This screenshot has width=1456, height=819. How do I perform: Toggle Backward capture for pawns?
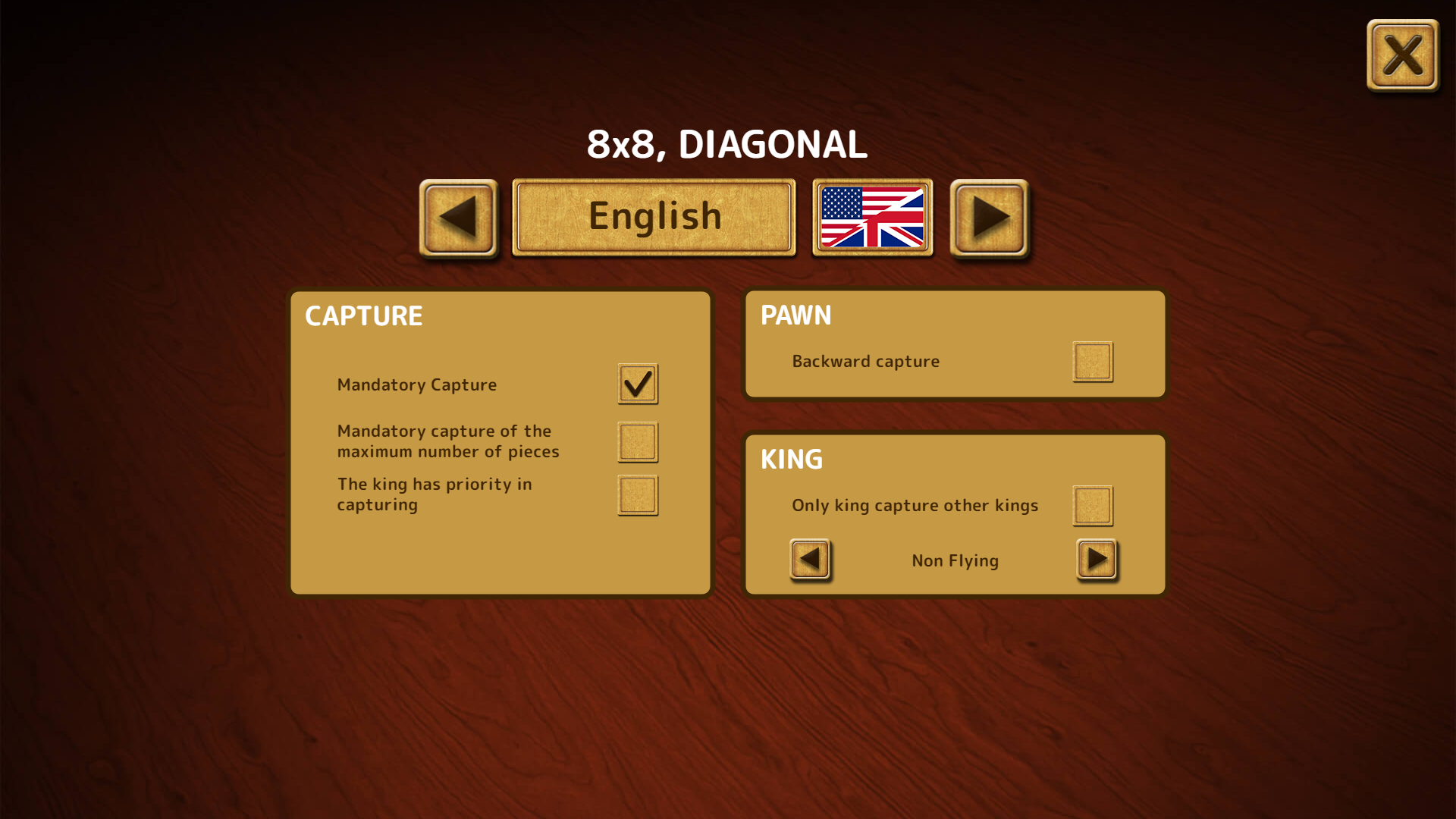[x=1092, y=361]
